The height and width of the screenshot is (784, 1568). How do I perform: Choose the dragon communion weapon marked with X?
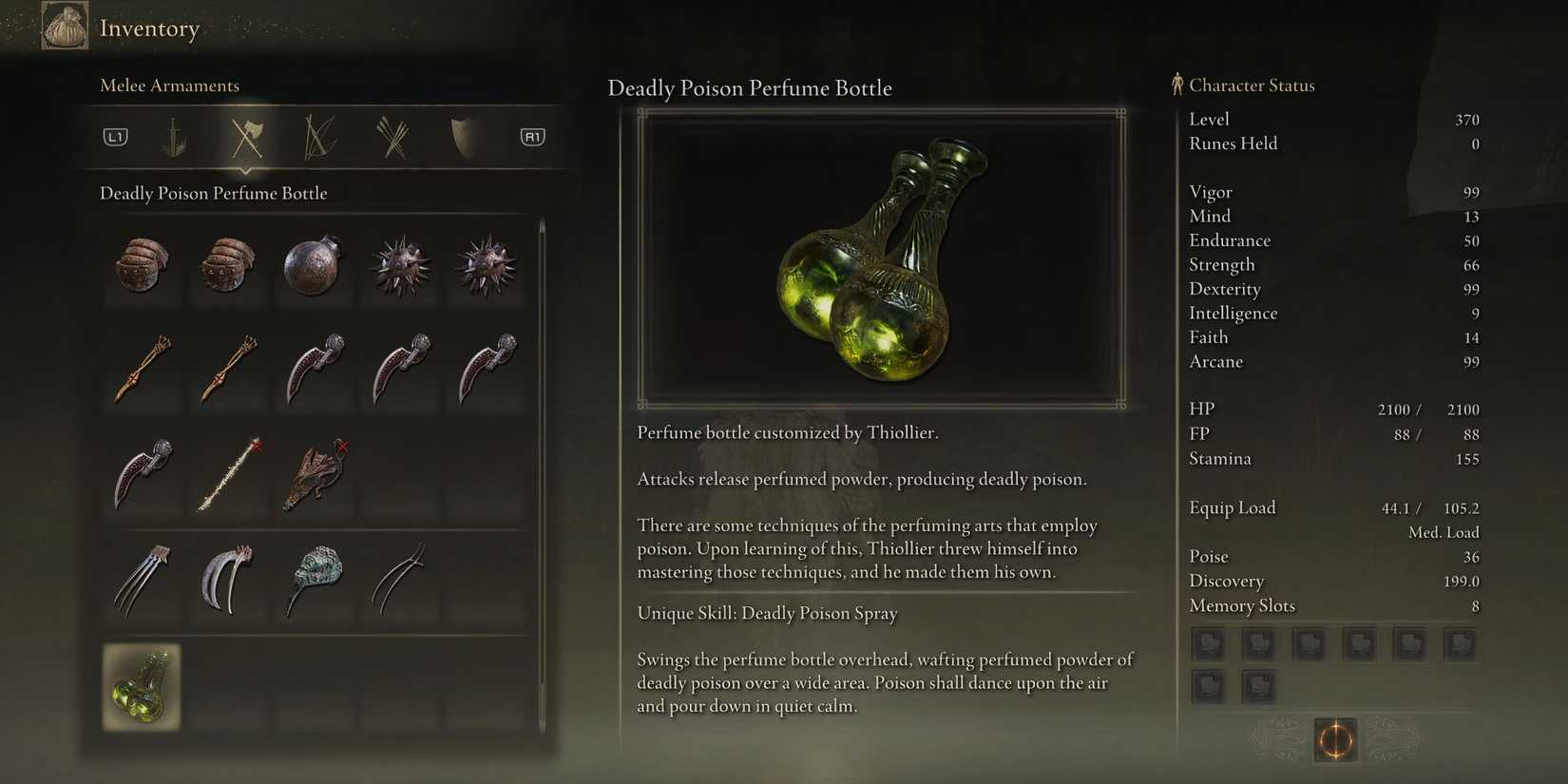pyautogui.click(x=315, y=475)
